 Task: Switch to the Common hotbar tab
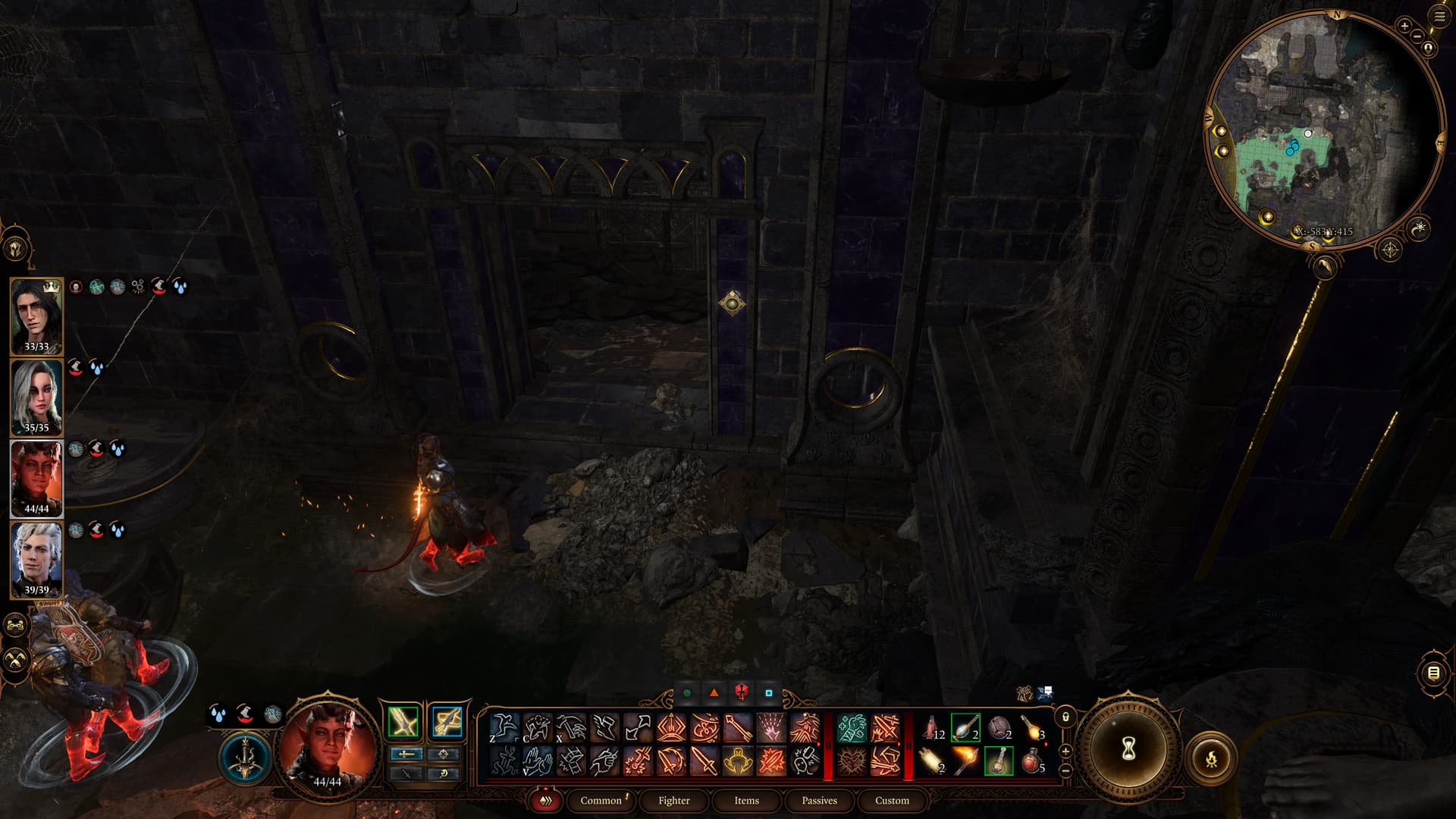601,800
